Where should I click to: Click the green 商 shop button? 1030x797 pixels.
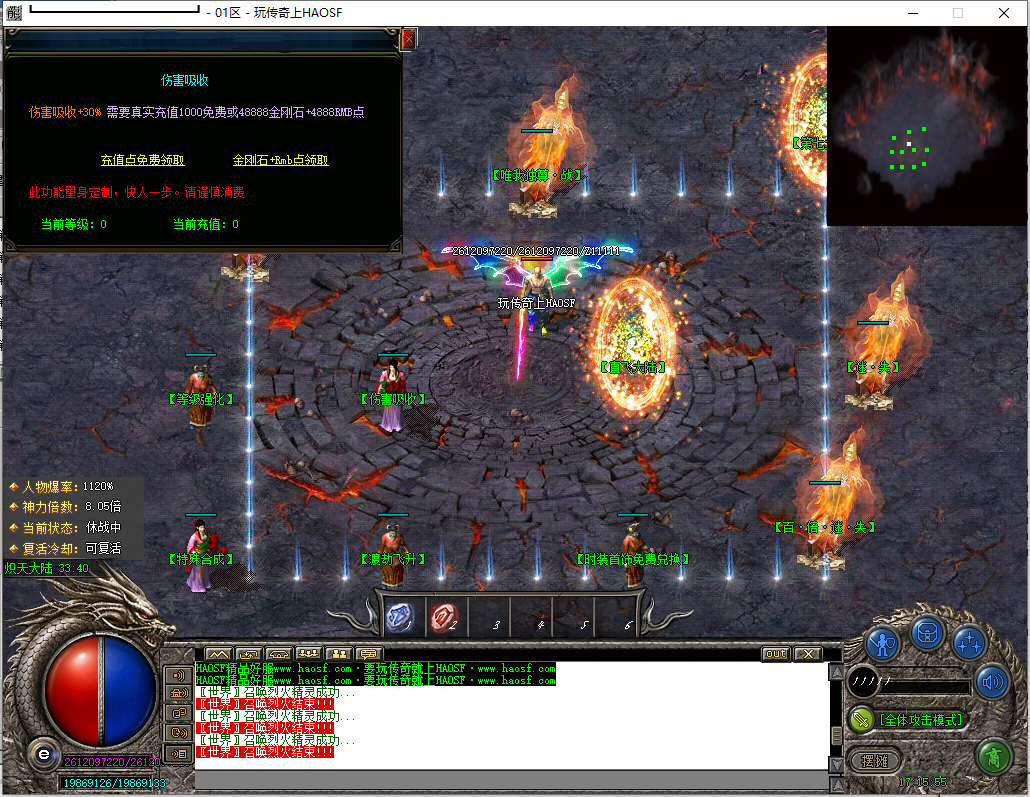coord(993,756)
